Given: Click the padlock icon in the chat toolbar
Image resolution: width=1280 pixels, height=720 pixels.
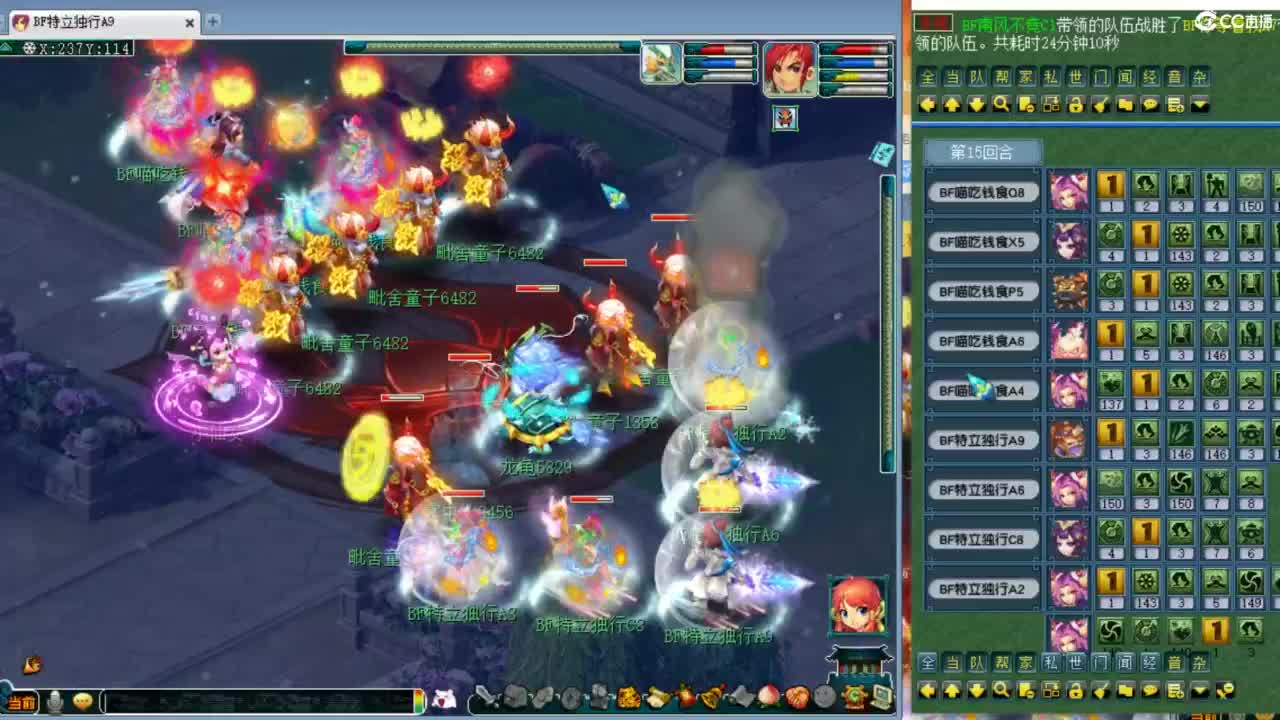Looking at the screenshot, I should click(x=1075, y=105).
